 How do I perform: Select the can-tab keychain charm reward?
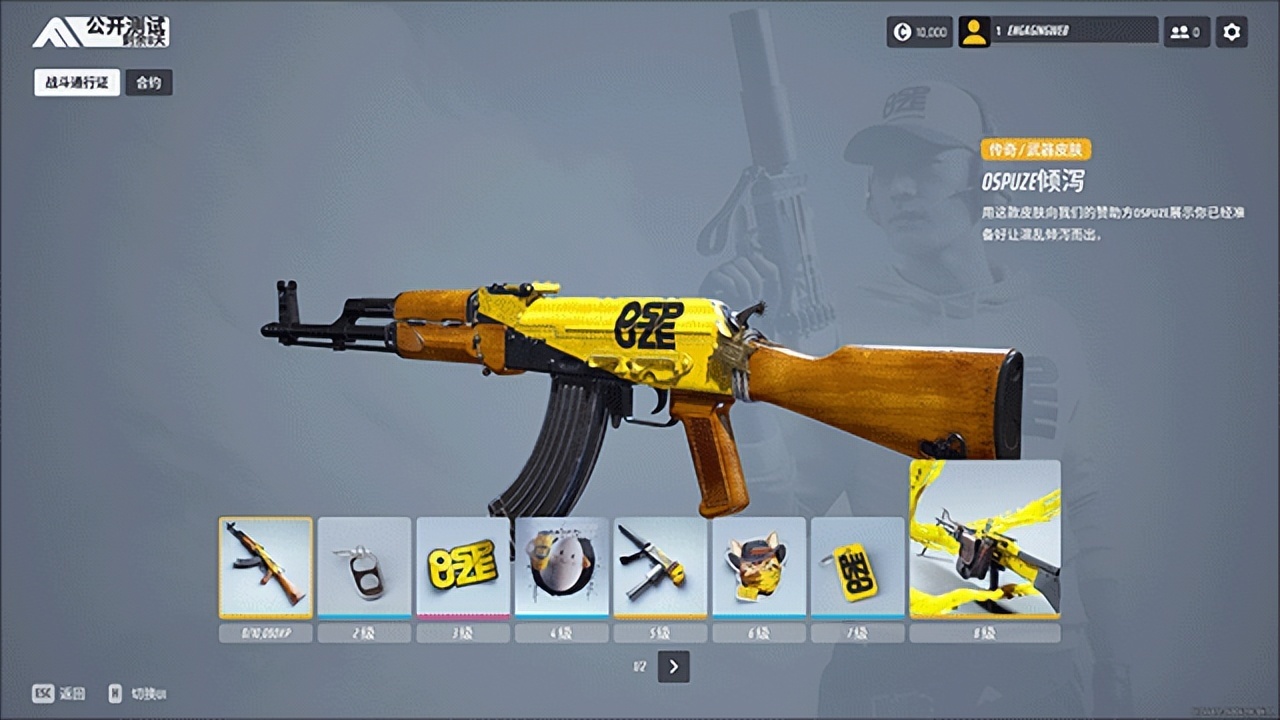(x=364, y=567)
